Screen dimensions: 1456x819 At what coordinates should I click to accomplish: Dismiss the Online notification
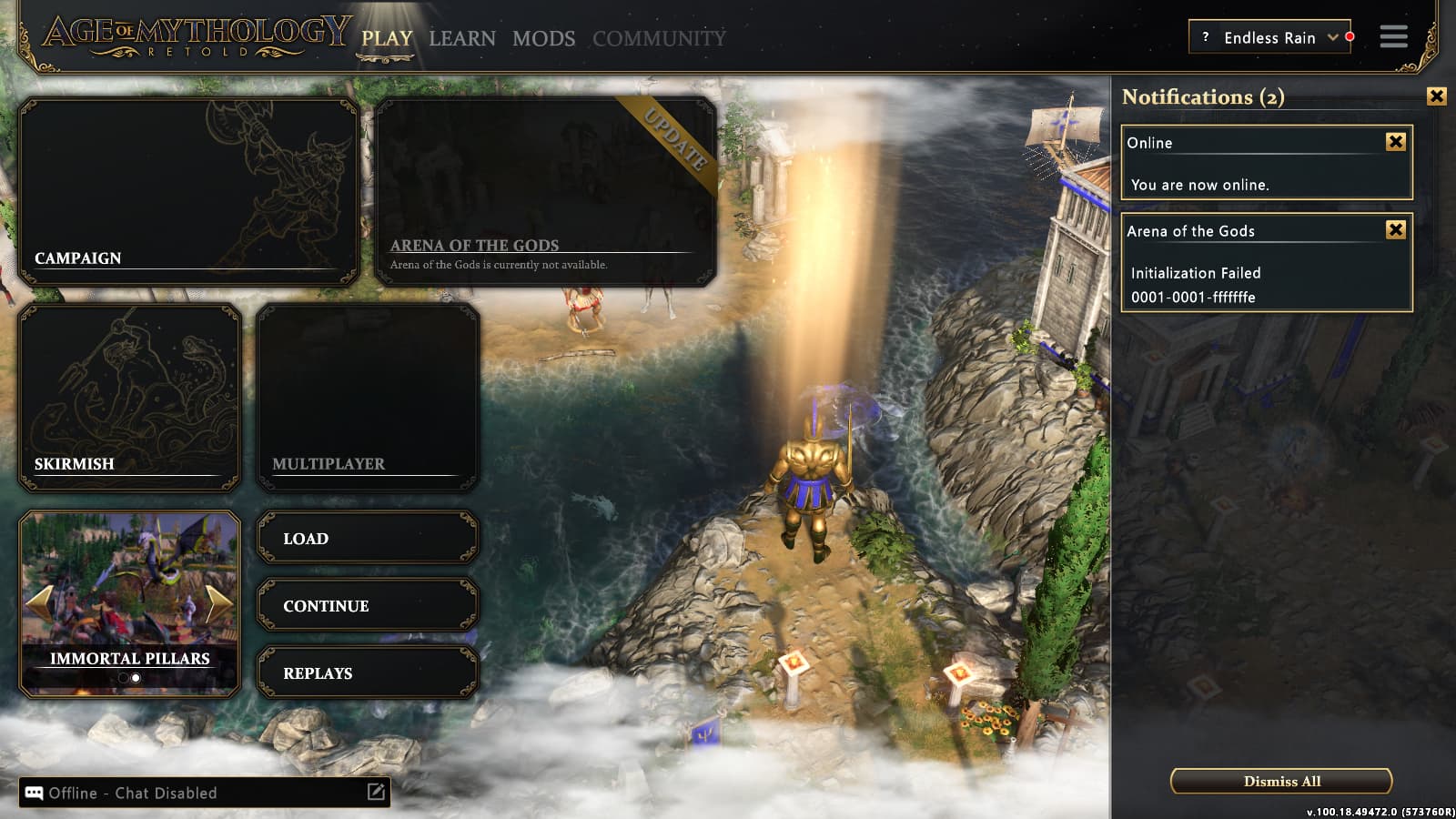point(1395,141)
